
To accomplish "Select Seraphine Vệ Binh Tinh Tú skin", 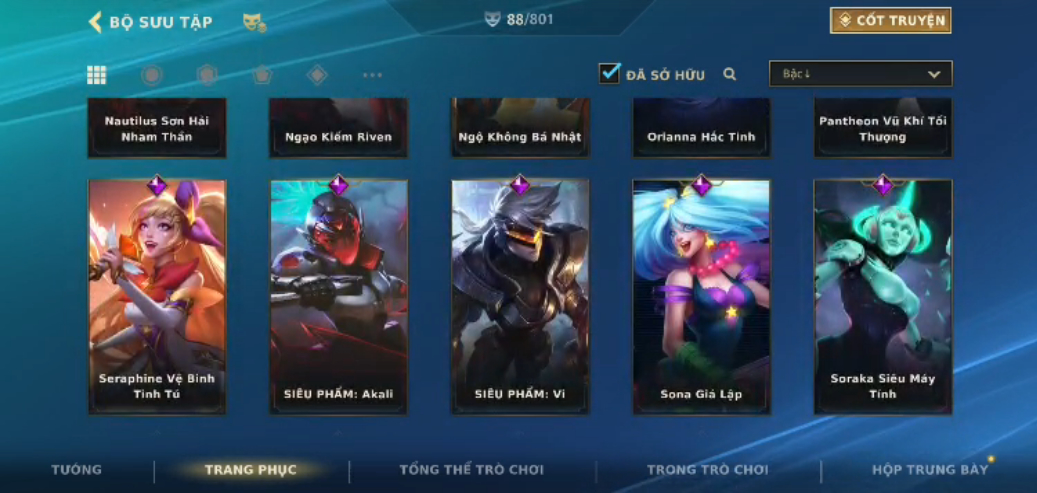I will tap(157, 296).
